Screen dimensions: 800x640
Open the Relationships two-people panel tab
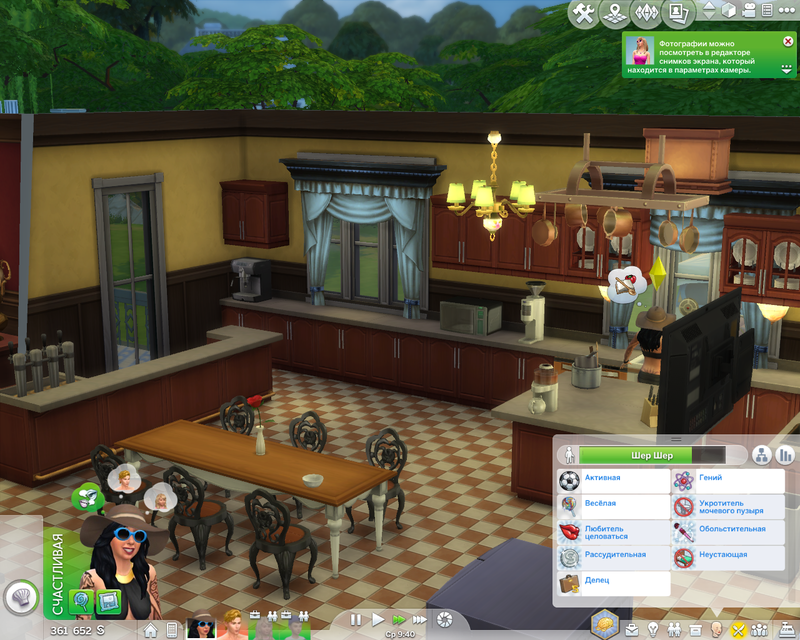[x=675, y=629]
